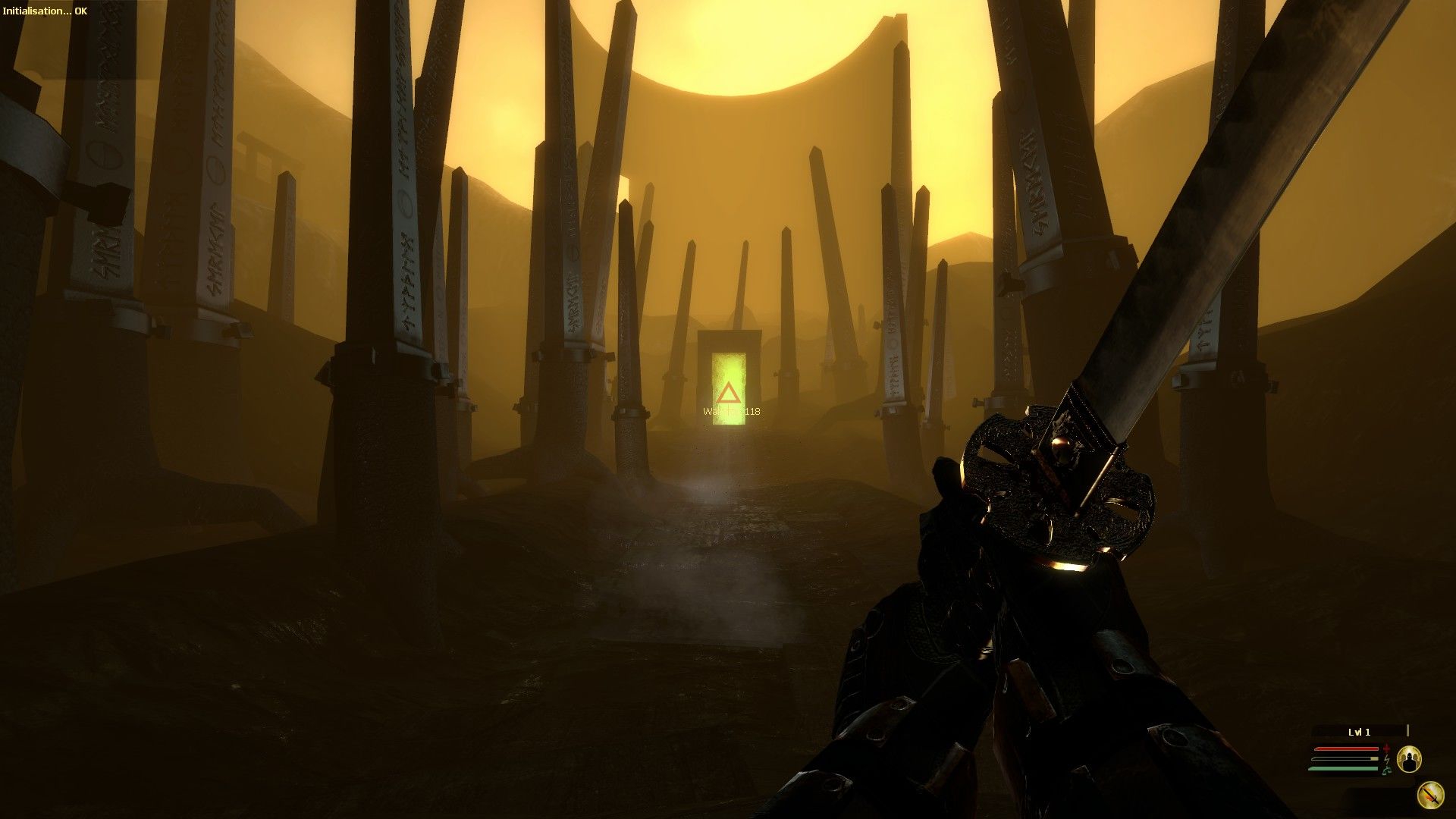
Task: Select the flaming sword icon
Action: tap(1429, 795)
